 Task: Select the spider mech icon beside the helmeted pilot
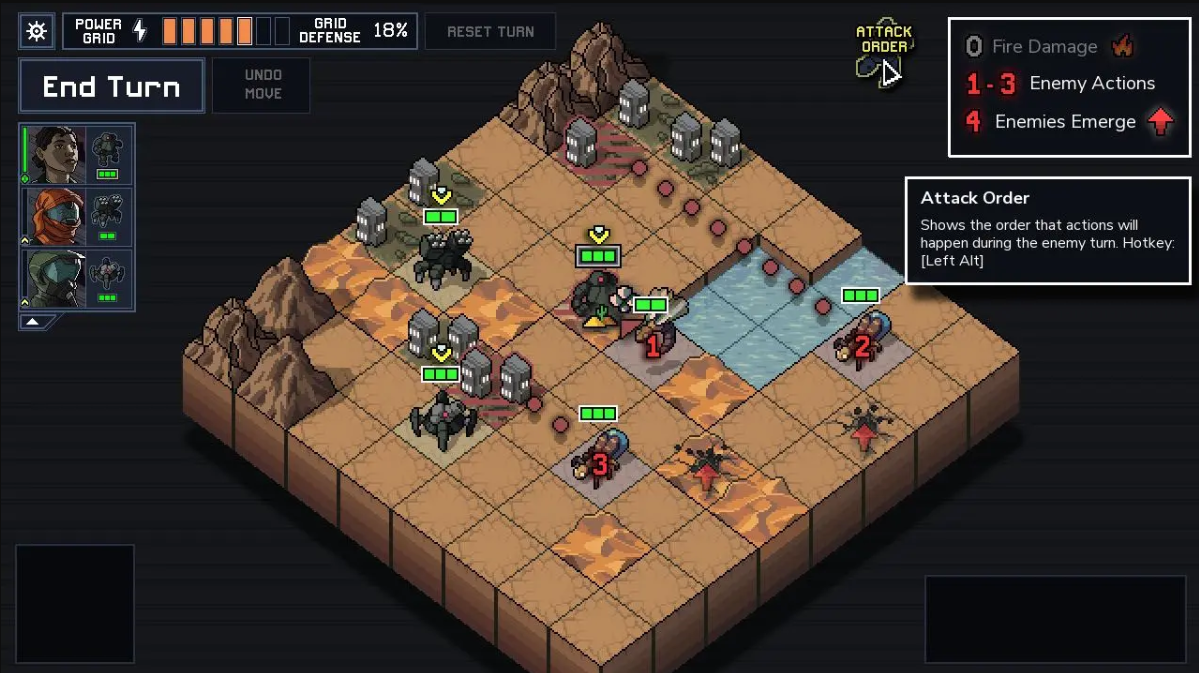[107, 278]
